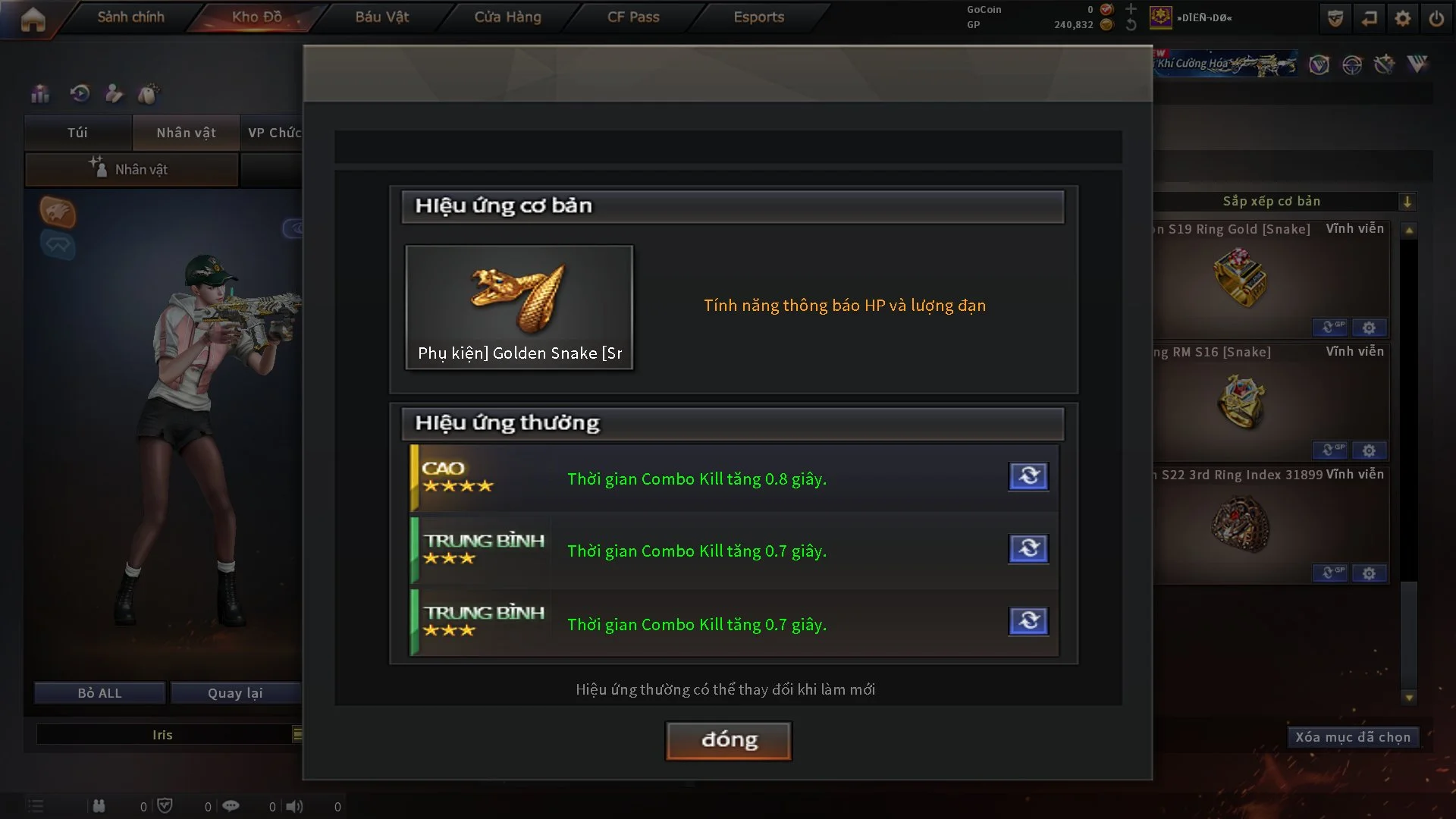Open the Esports tab
The height and width of the screenshot is (819, 1456).
[758, 17]
